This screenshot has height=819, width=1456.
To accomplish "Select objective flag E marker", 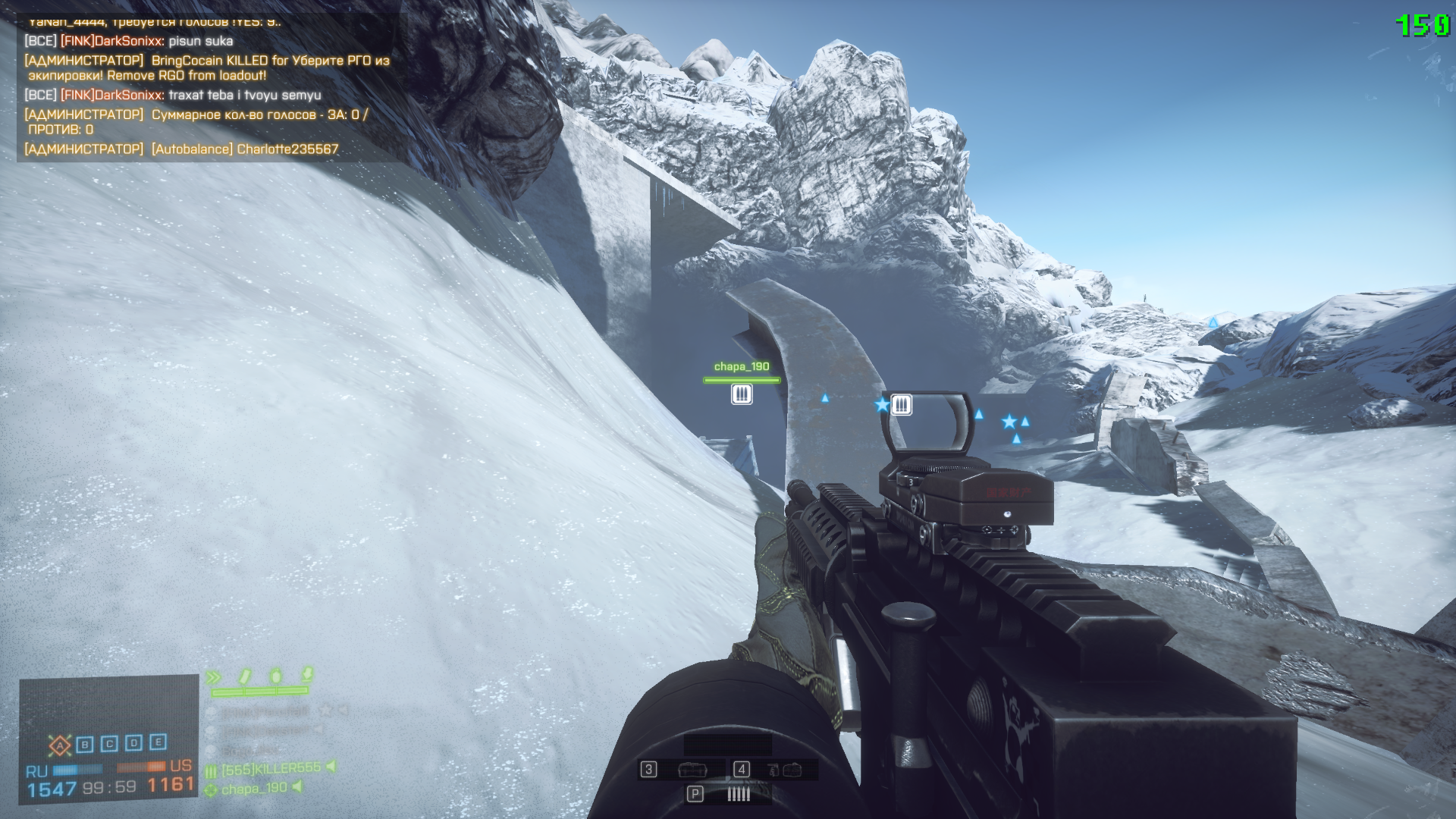I will [158, 742].
